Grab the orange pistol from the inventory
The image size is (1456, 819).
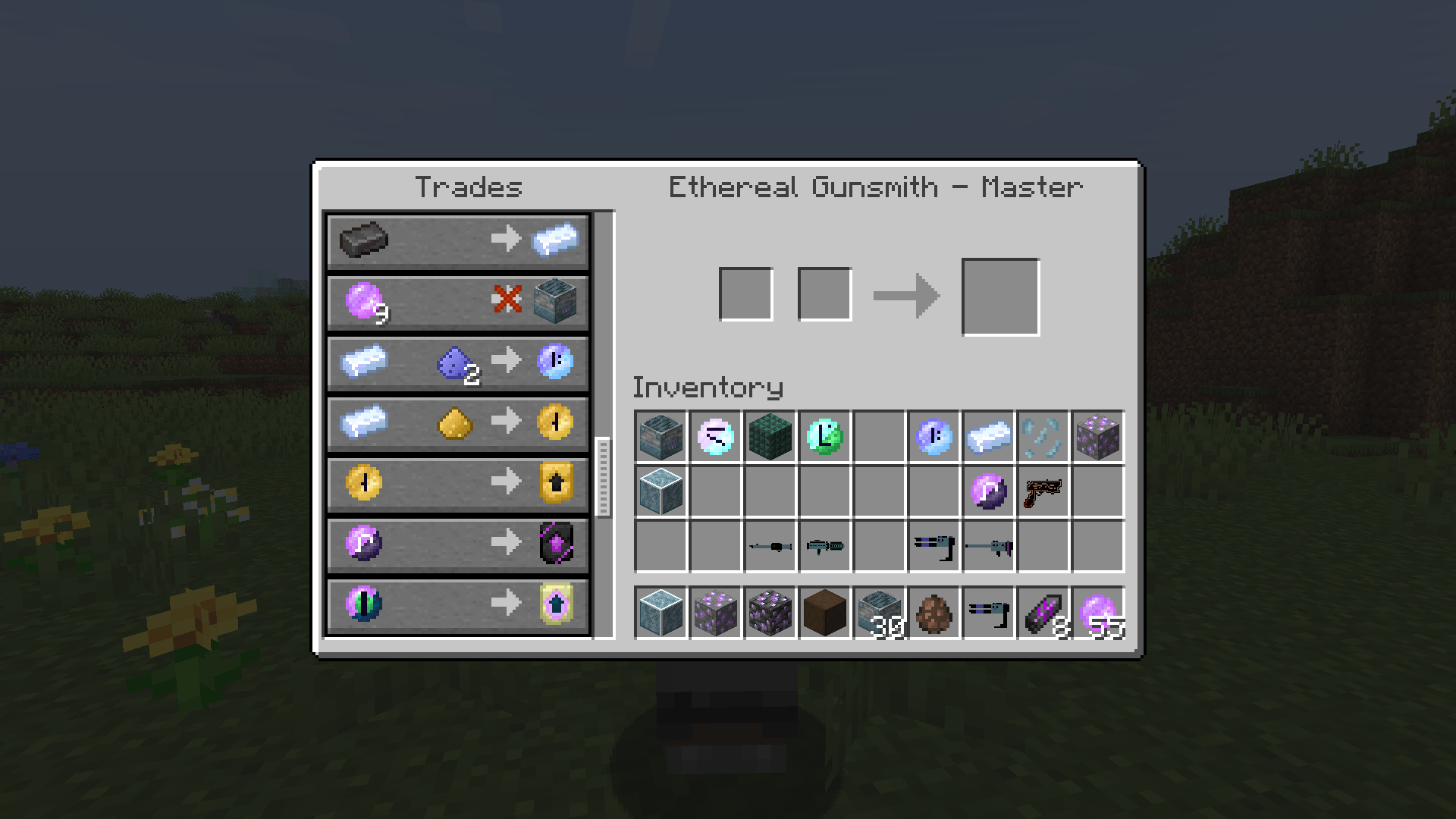[1043, 491]
